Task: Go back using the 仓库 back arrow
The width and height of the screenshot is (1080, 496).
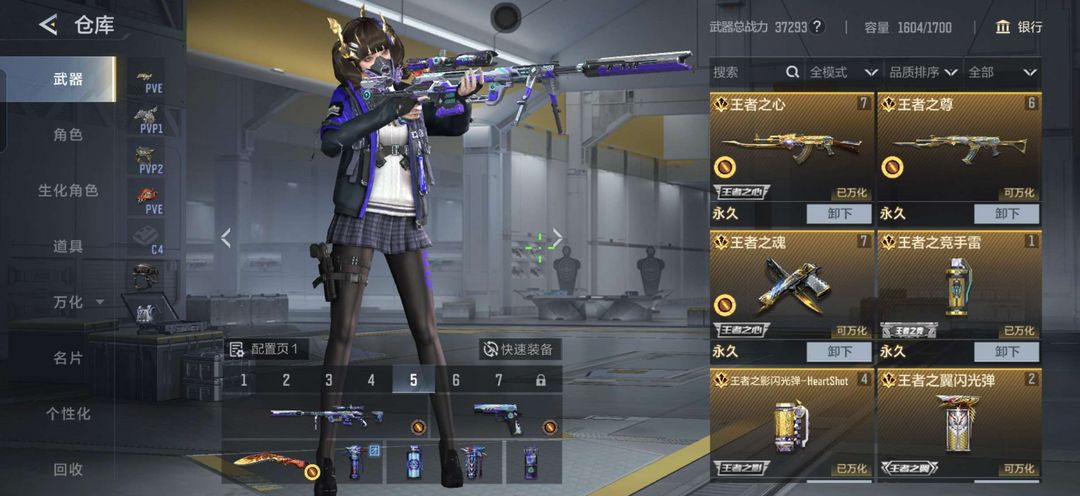Action: coord(48,25)
